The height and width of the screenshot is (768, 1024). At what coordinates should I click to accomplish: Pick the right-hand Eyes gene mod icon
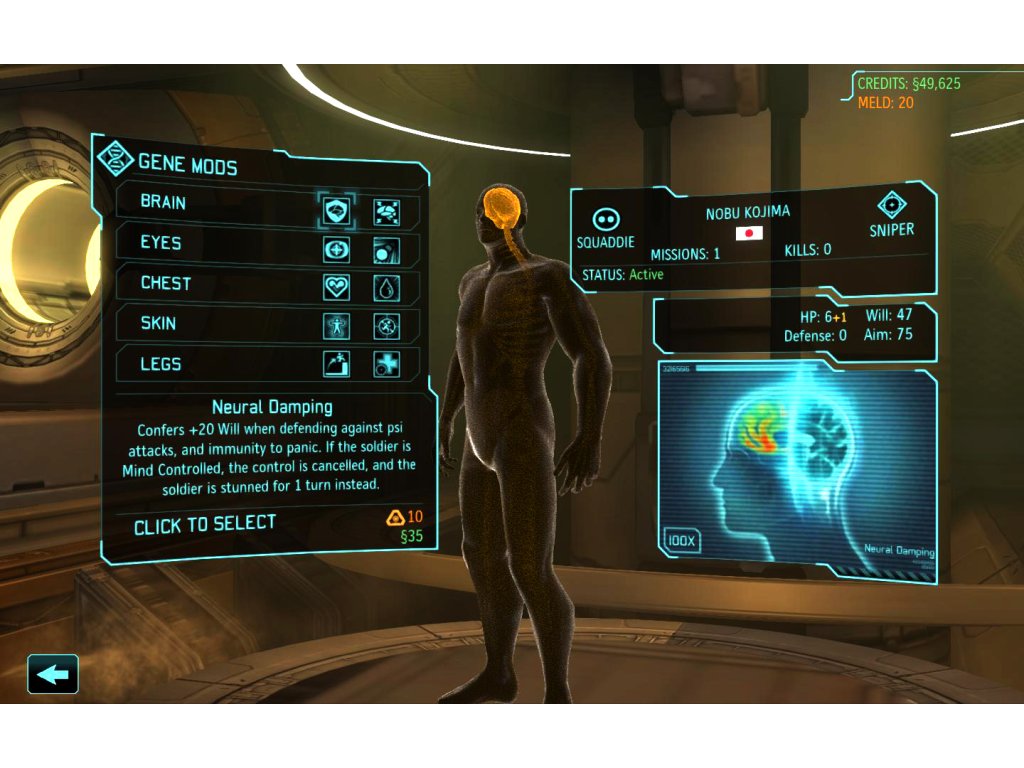(x=387, y=249)
